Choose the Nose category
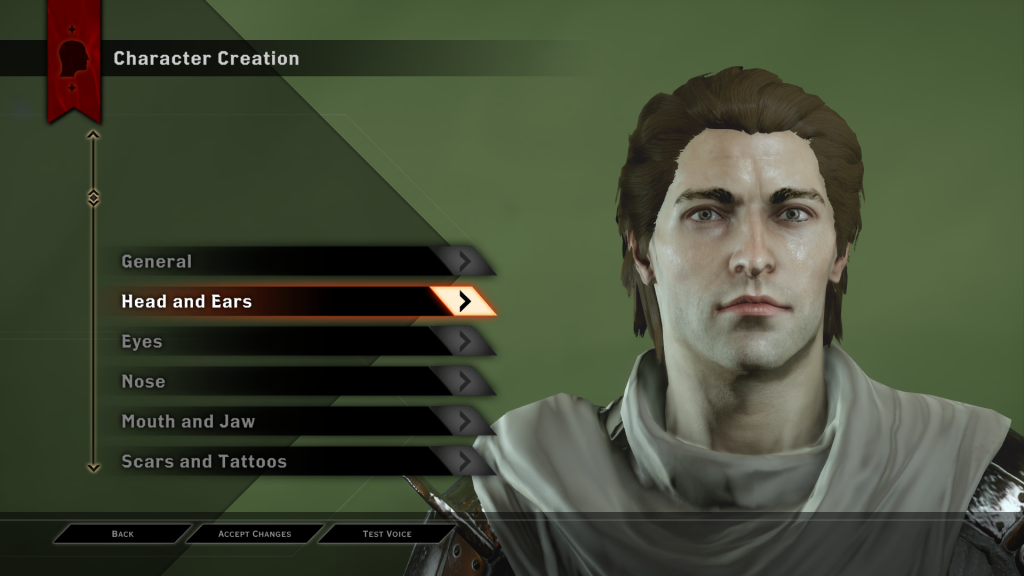Screen dimensions: 1024x576 300,382
